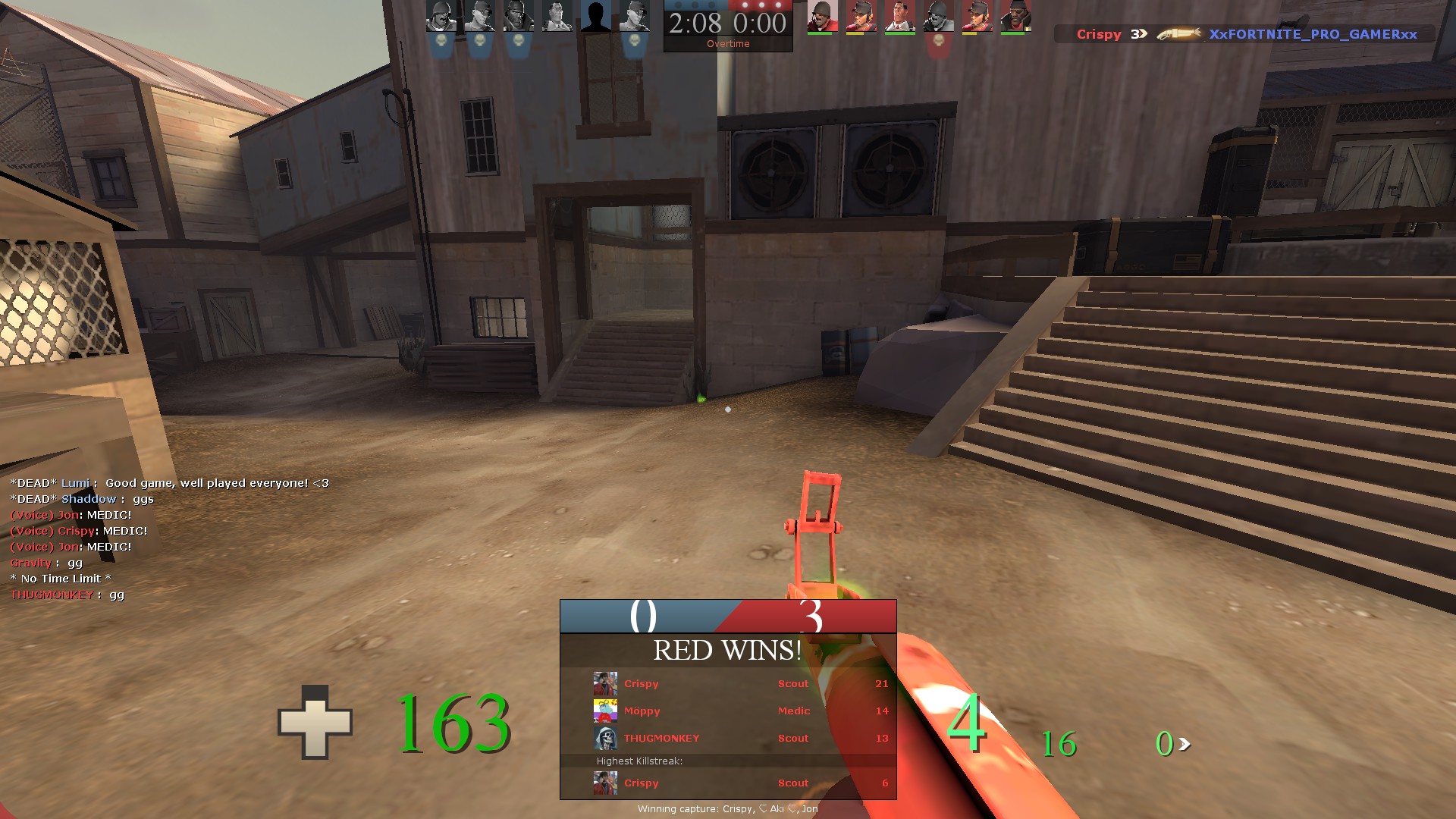Select the RED Demoman player portrait
The image size is (1456, 819).
[1015, 16]
